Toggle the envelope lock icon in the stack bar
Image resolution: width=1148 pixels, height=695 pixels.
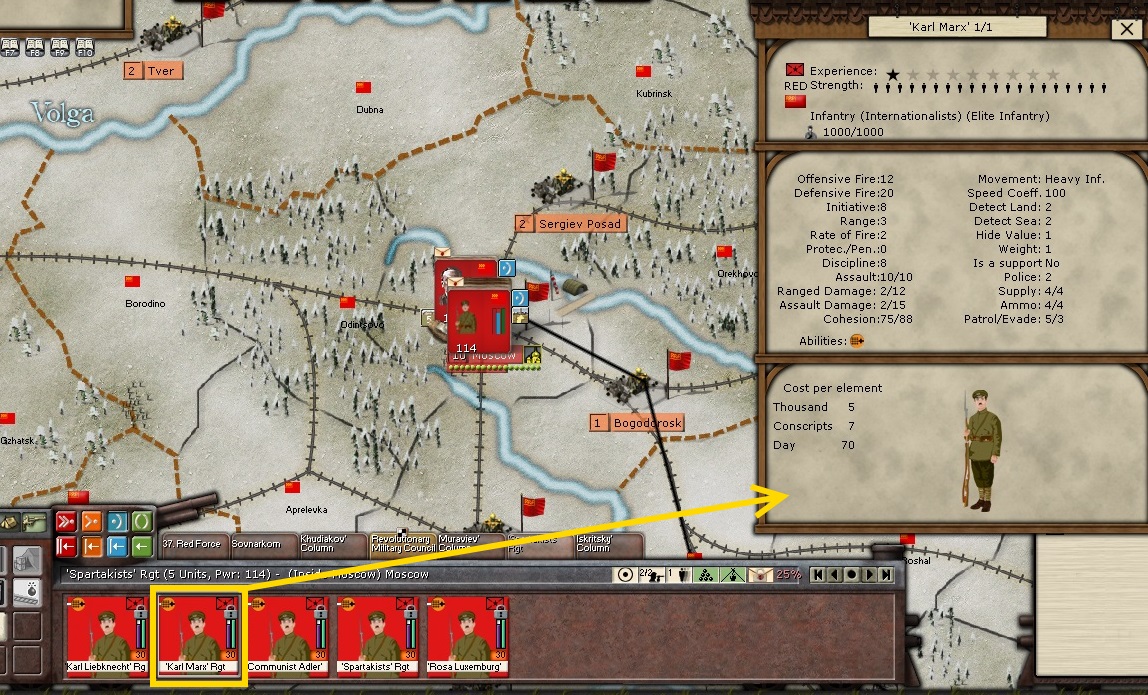click(x=762, y=575)
